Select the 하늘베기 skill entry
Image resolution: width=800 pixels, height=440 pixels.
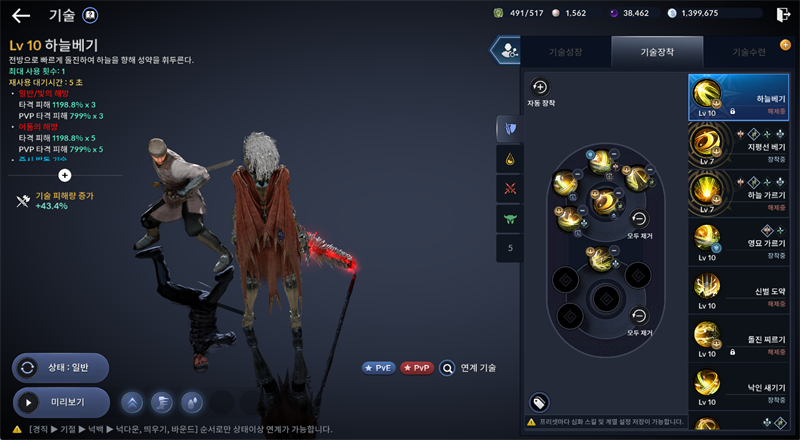pos(738,98)
